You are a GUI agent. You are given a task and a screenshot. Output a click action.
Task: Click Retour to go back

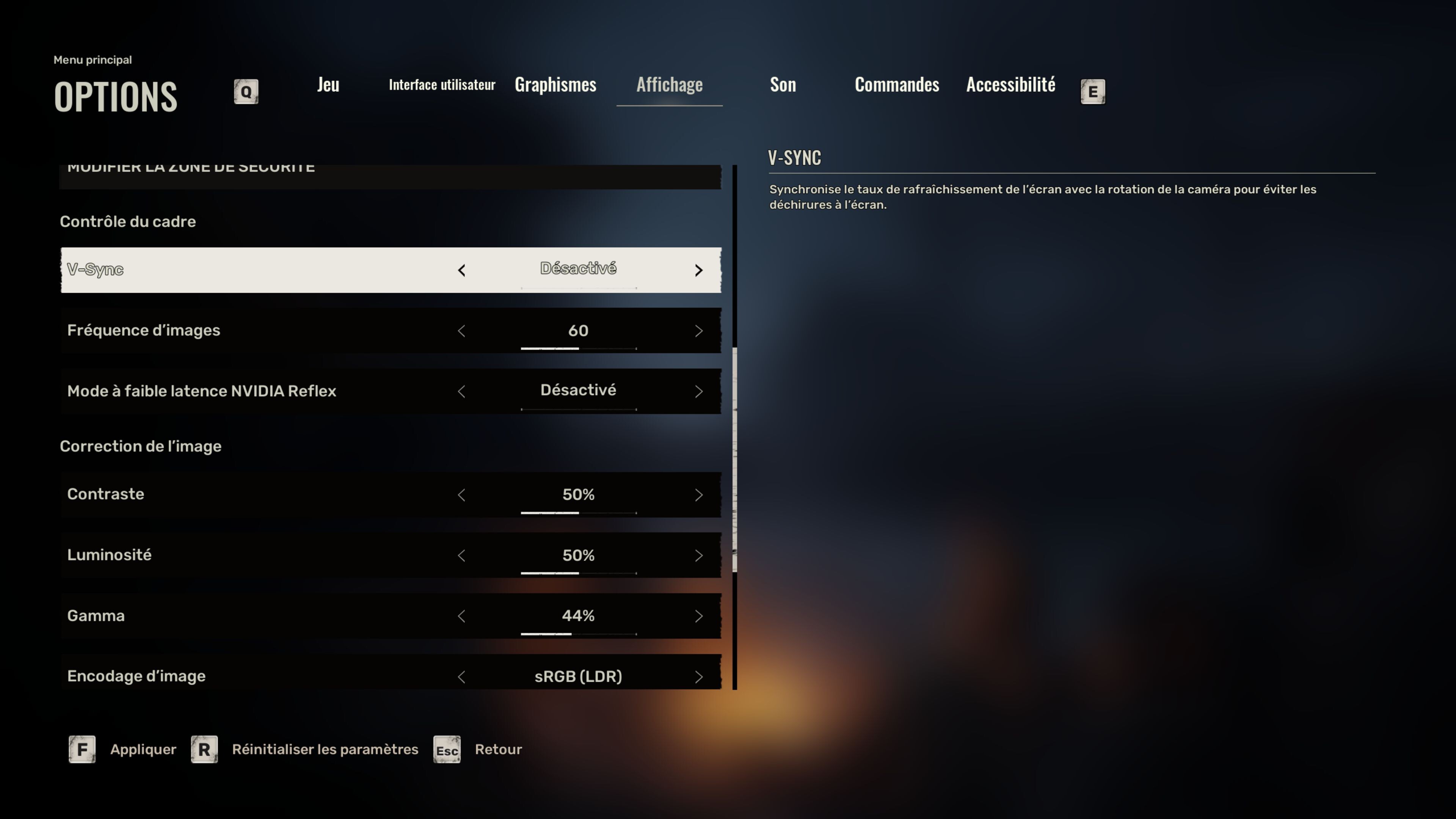point(499,749)
